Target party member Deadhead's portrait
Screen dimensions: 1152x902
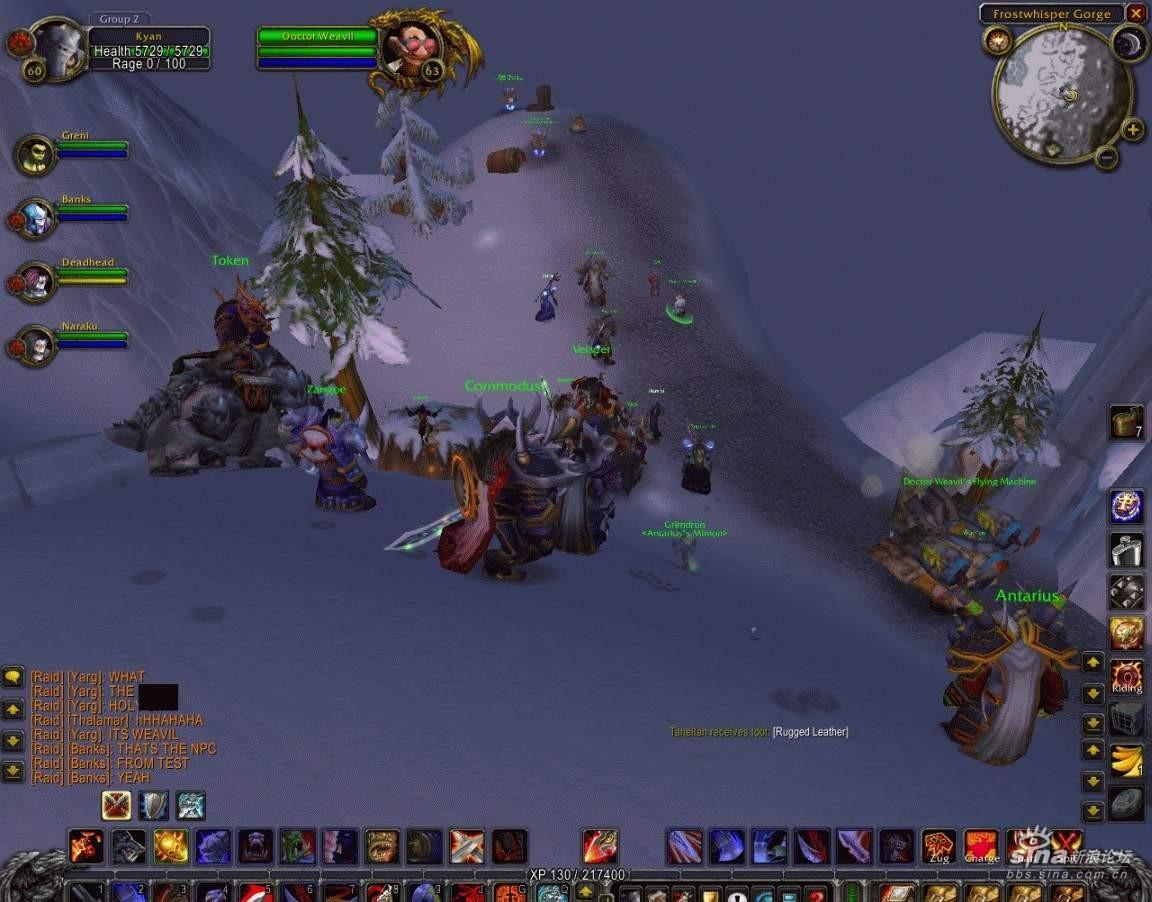(36, 282)
